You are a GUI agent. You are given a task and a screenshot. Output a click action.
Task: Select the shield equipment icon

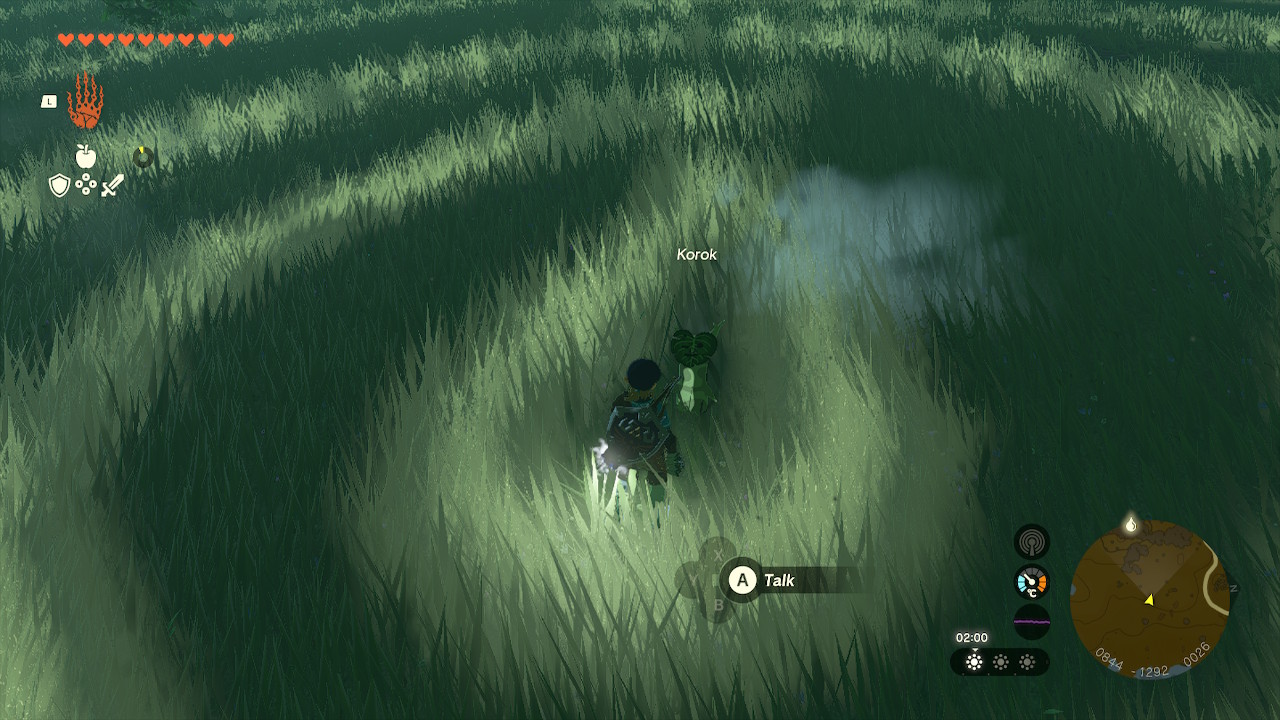pyautogui.click(x=62, y=188)
